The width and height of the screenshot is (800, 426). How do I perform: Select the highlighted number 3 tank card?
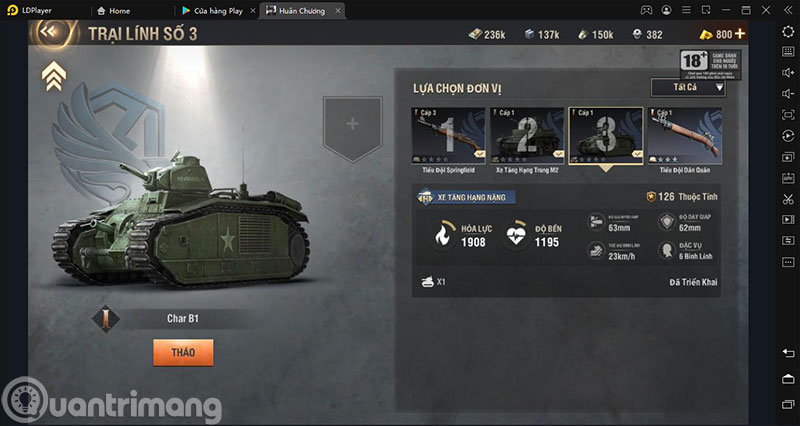coord(605,136)
